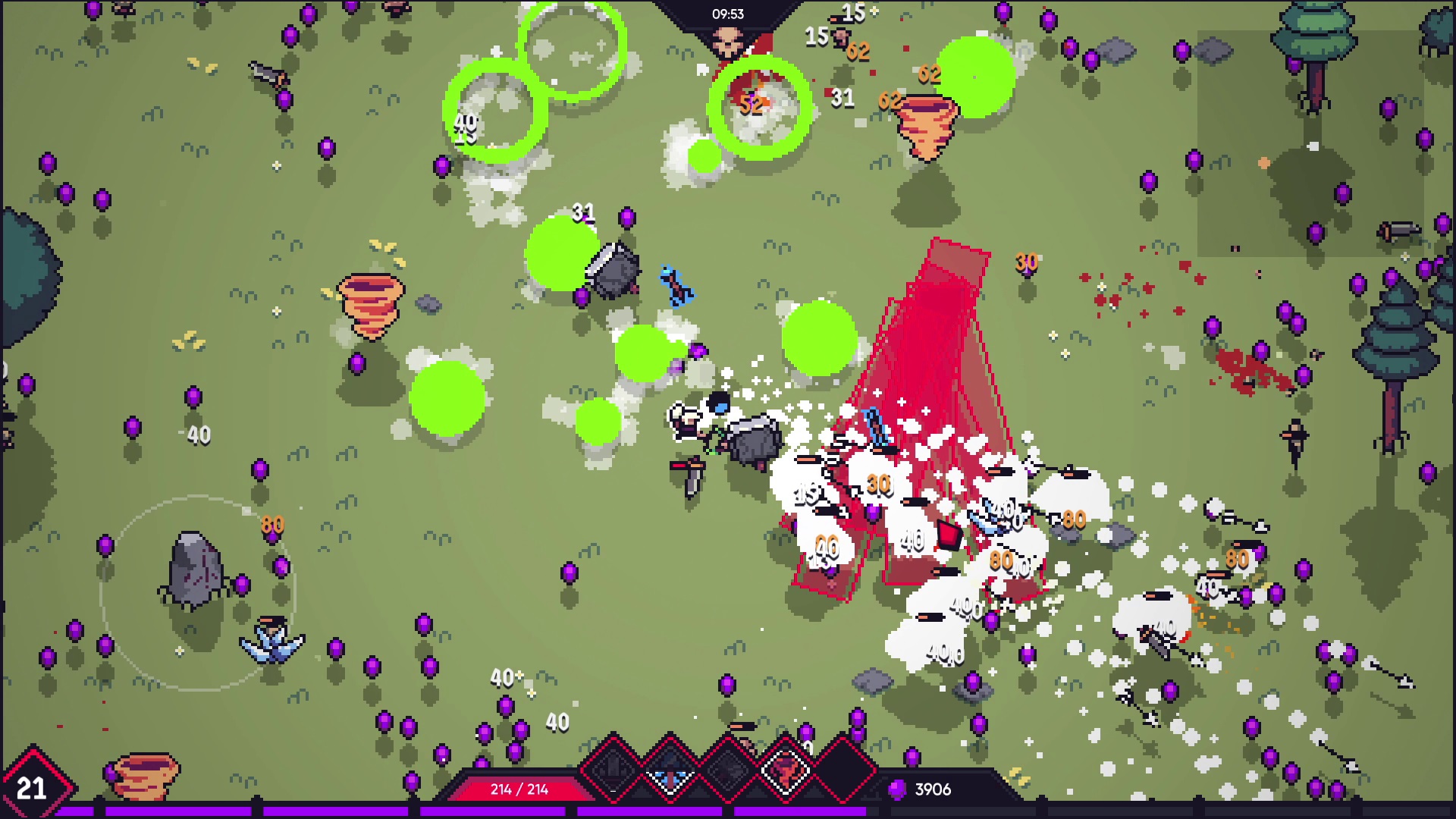Toggle the highlighted blue bird ability active state
Screen dimensions: 1456x819
pyautogui.click(x=669, y=768)
